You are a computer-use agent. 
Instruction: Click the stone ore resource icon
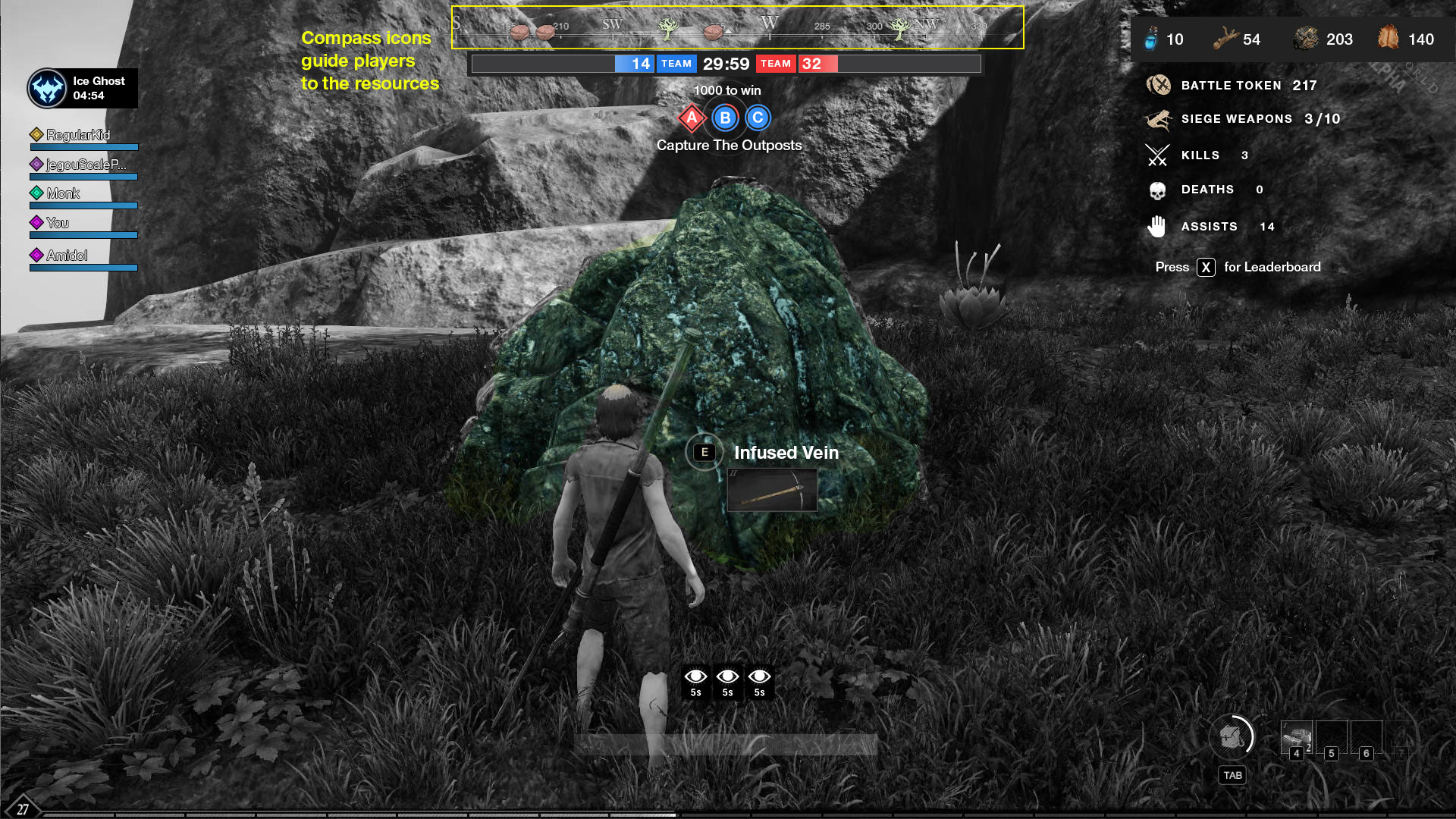[1306, 39]
